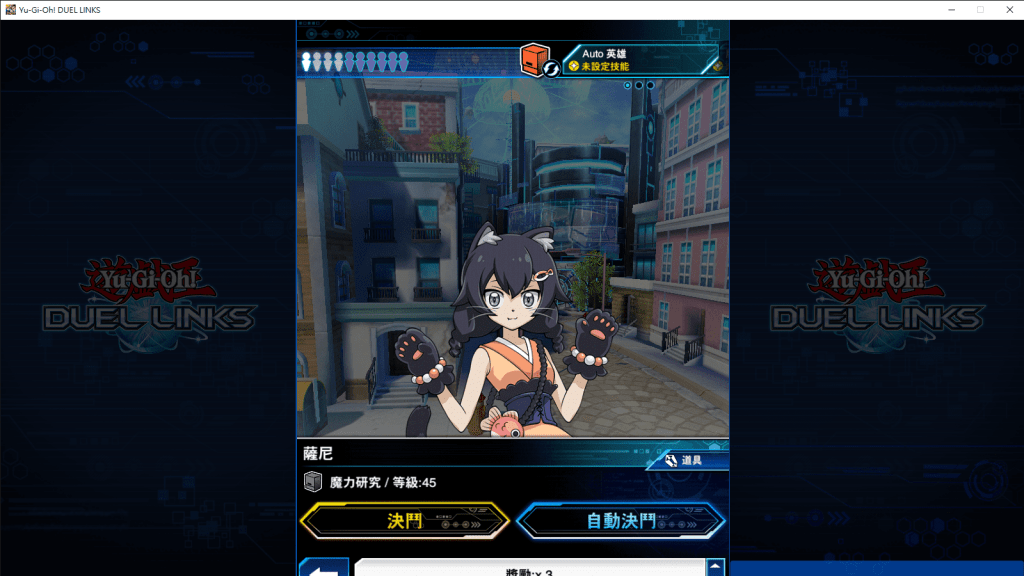Screen dimensions: 1024x576
Task: Begin an auto duel via 自動決鬥
Action: 621,521
